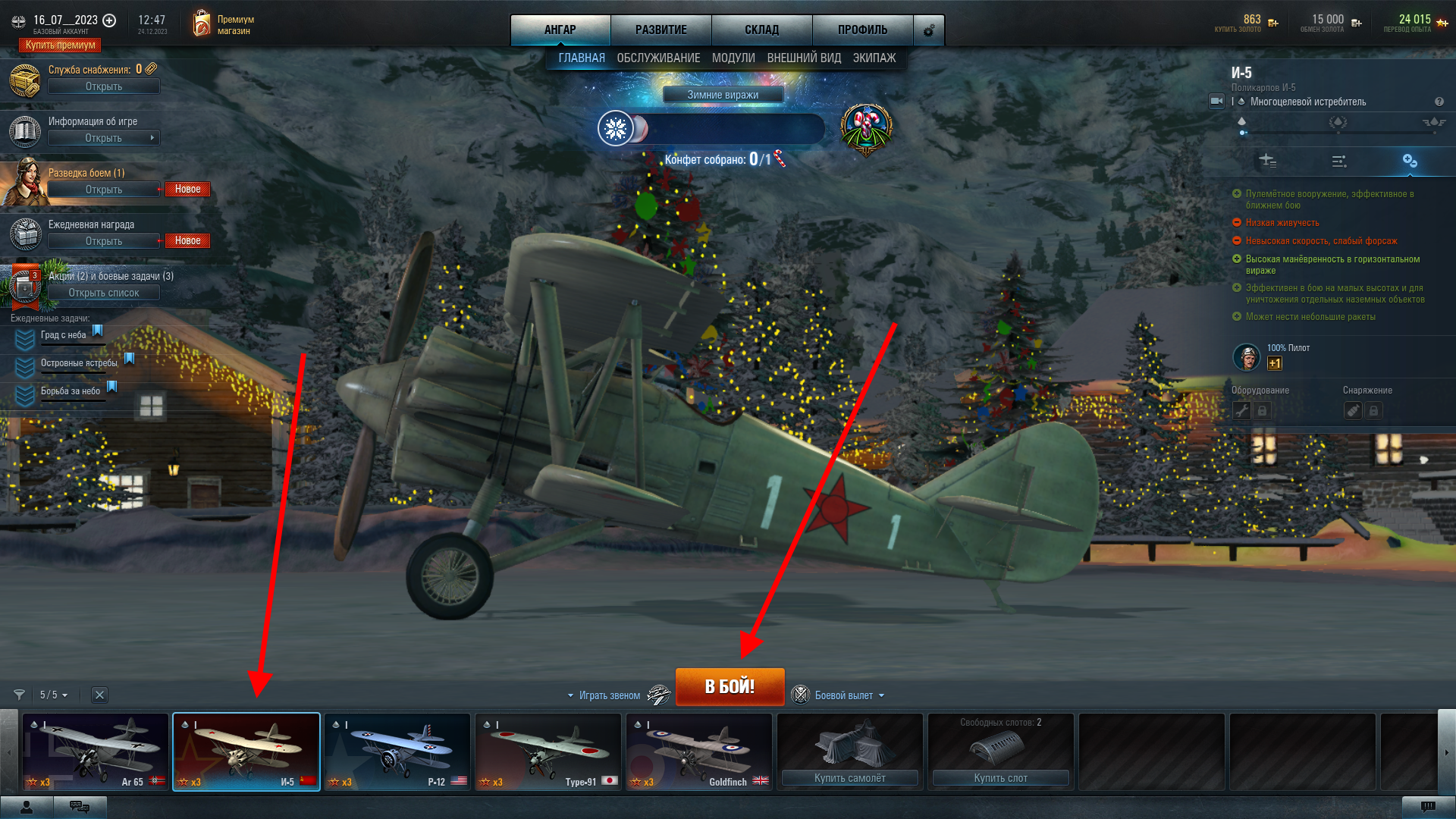The image size is (1456, 819).
Task: Open the Зимние виражи event
Action: (723, 95)
